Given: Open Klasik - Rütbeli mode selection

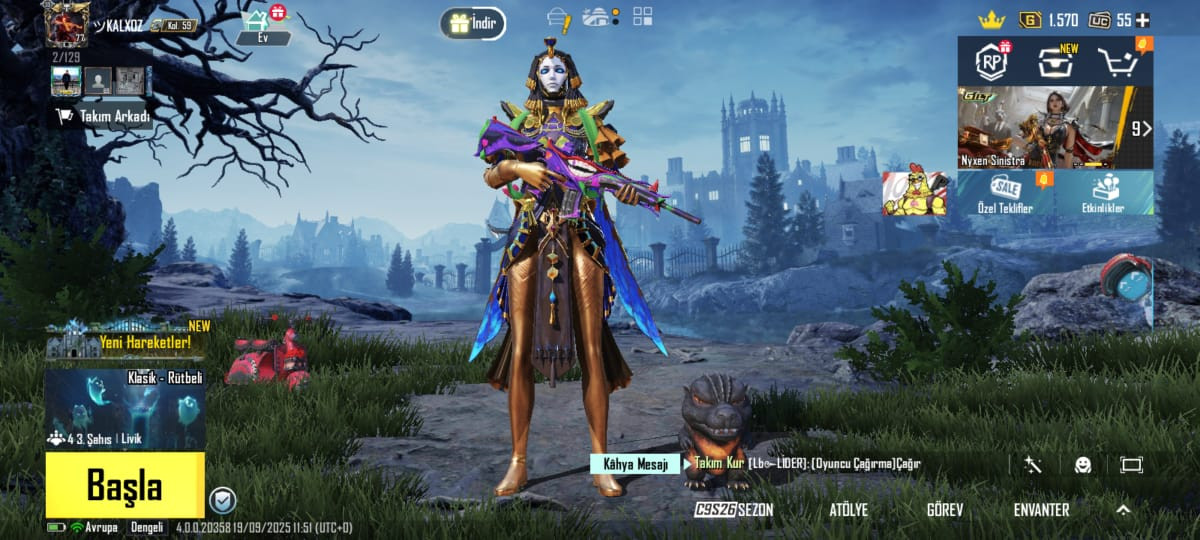Looking at the screenshot, I should [x=124, y=410].
